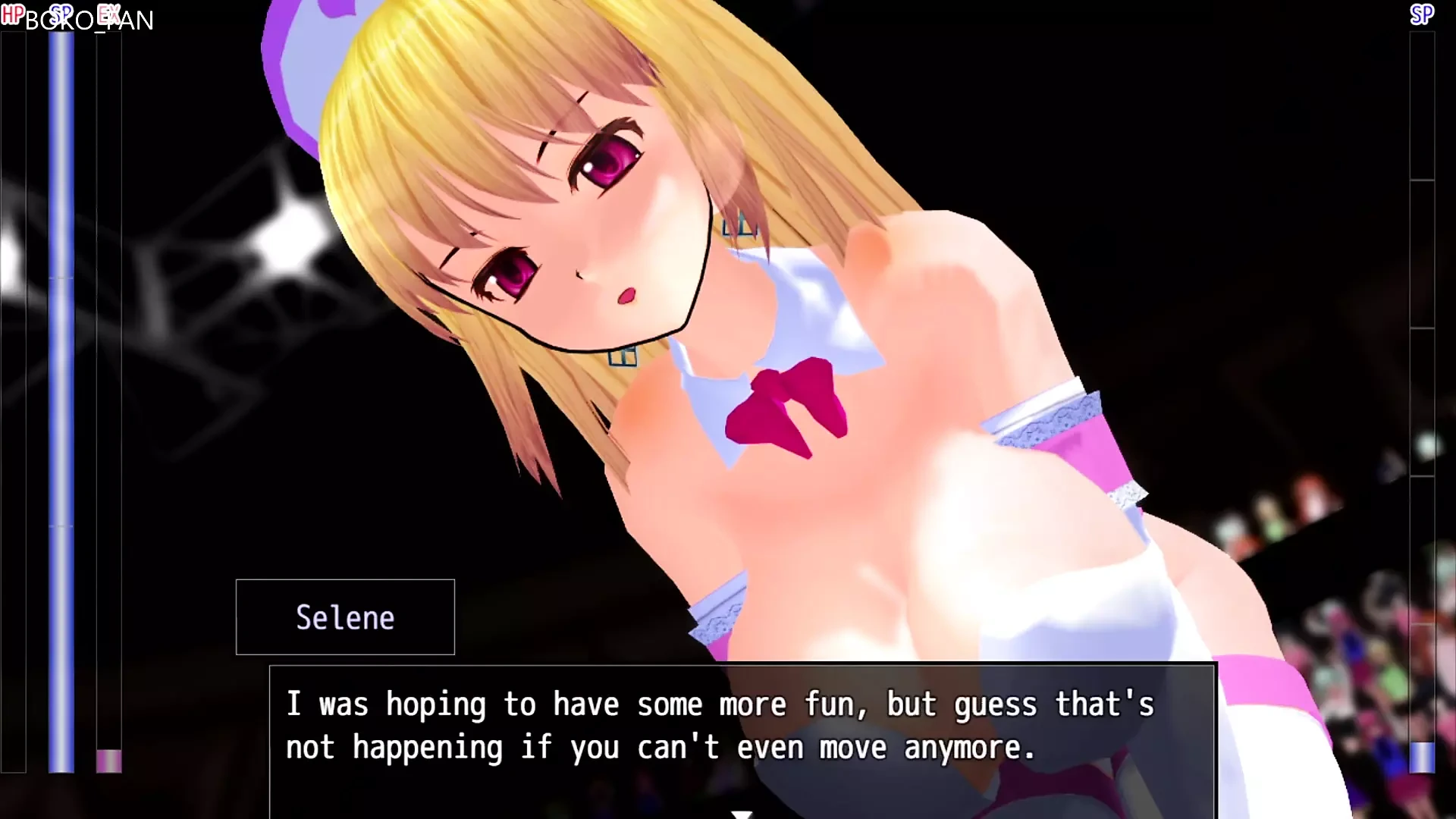Click the SP label above the right gauge
The image size is (1456, 819).
1421,13
